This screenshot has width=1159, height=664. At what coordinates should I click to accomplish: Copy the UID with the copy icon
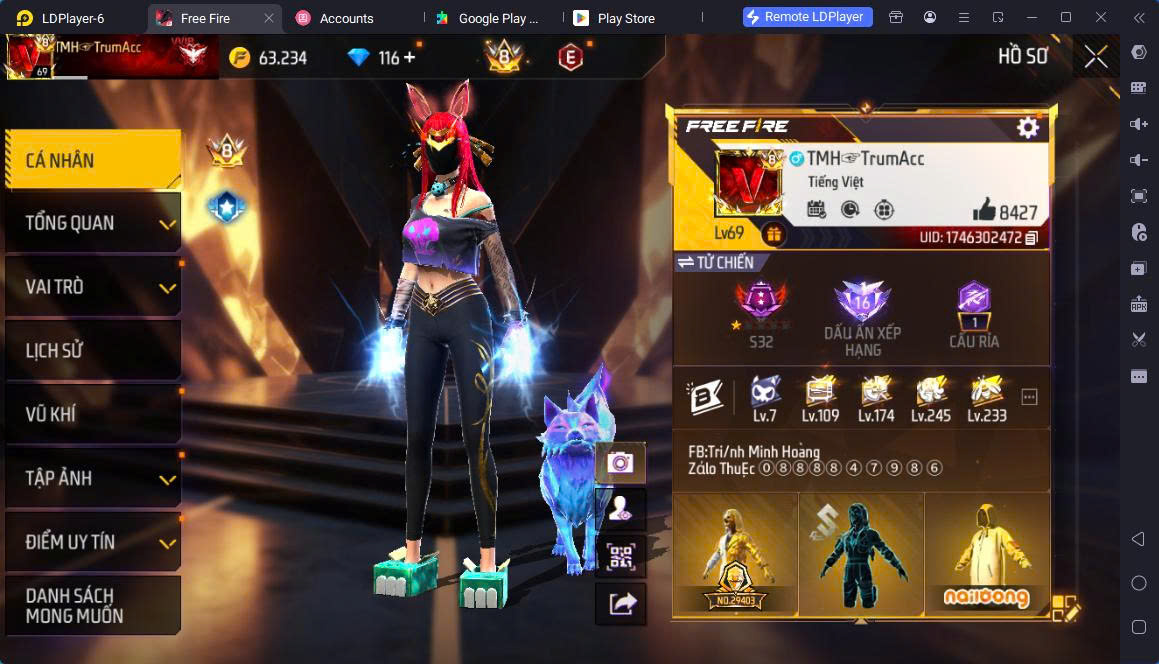pos(1032,238)
